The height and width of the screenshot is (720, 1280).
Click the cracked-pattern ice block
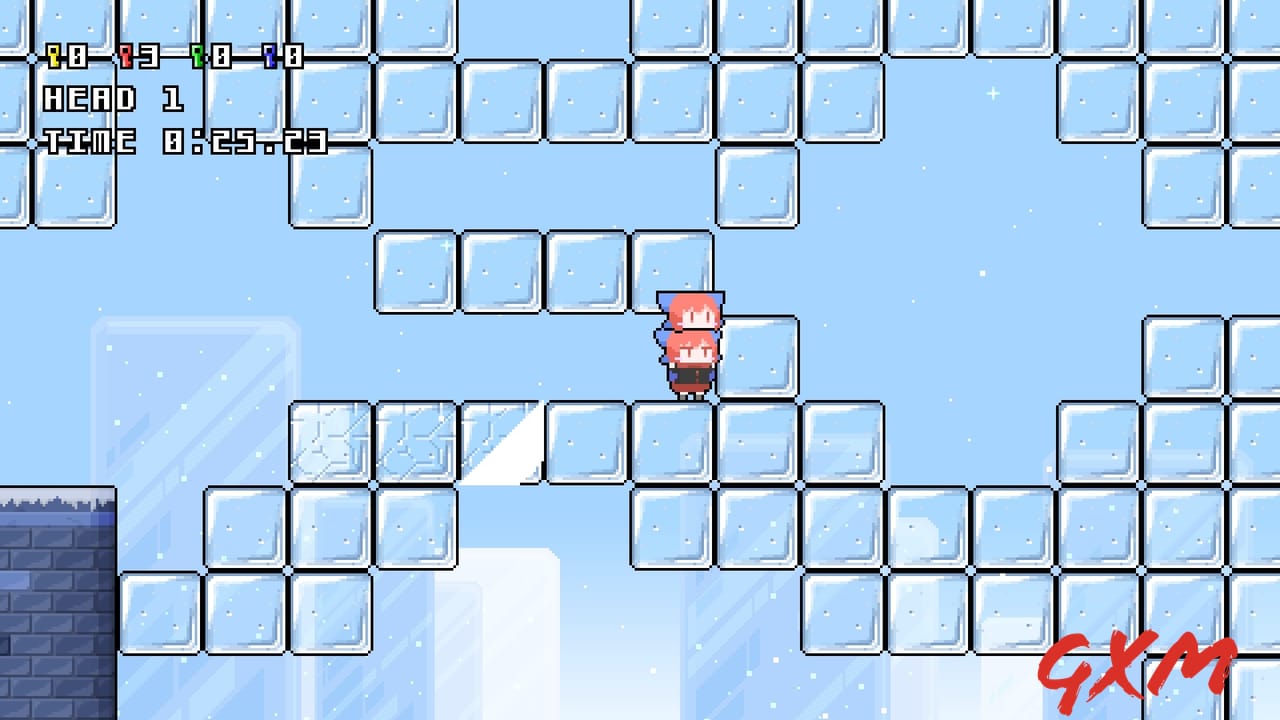click(330, 440)
